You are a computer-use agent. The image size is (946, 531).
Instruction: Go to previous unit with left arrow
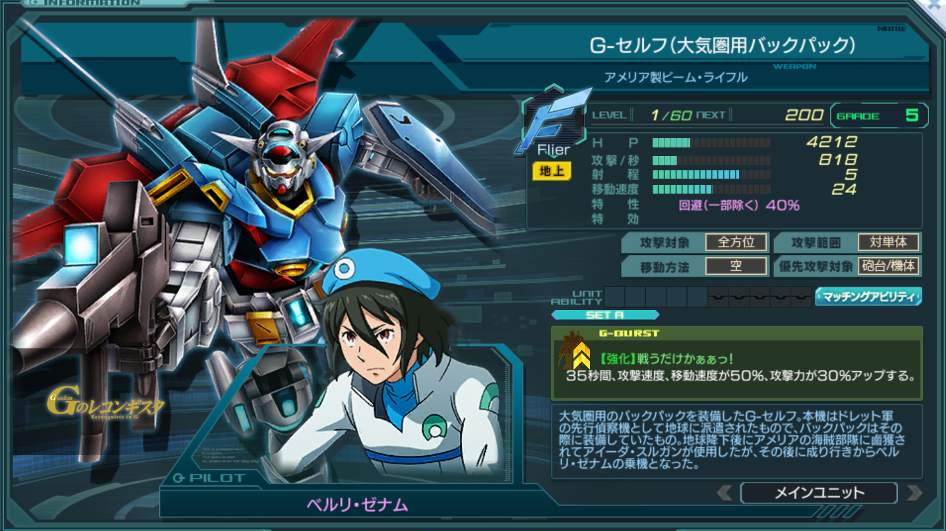724,493
